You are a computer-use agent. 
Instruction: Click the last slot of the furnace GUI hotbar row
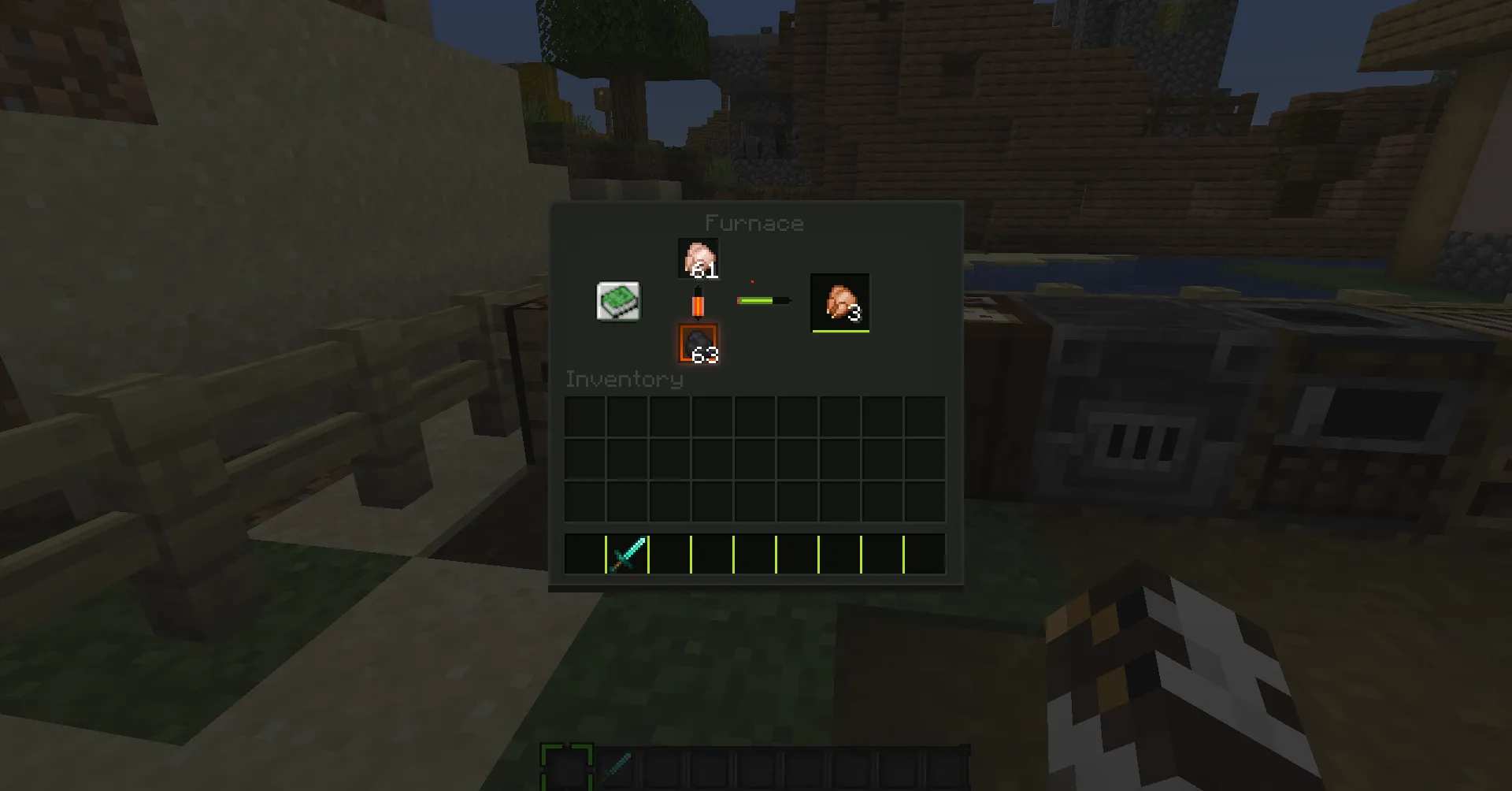(924, 554)
